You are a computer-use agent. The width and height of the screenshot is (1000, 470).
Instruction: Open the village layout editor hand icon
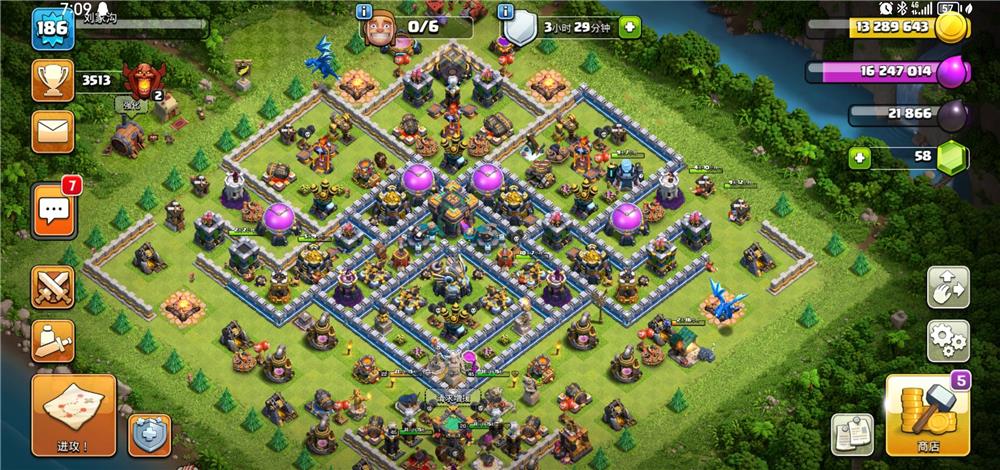(947, 287)
